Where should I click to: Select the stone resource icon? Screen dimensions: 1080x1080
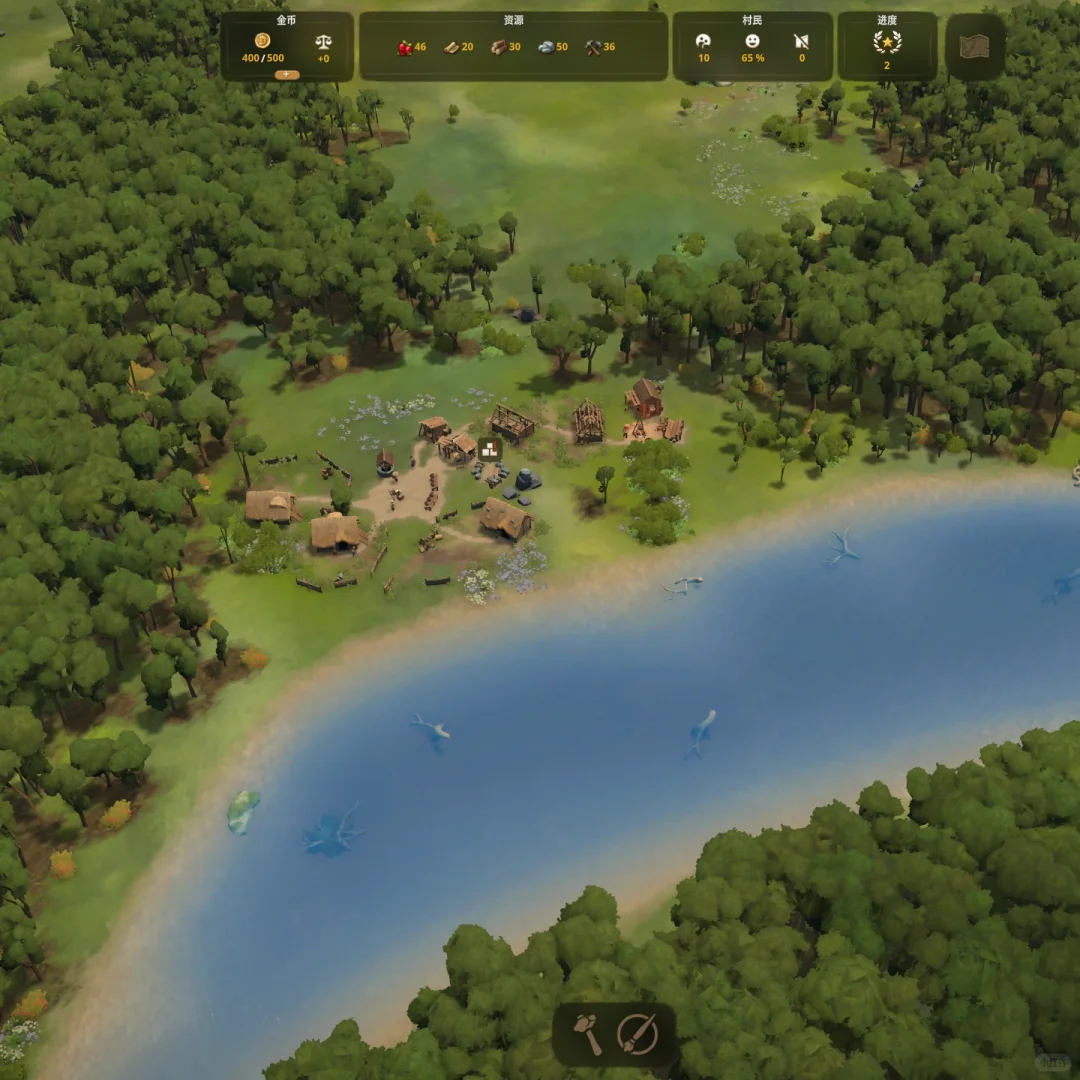pyautogui.click(x=546, y=47)
